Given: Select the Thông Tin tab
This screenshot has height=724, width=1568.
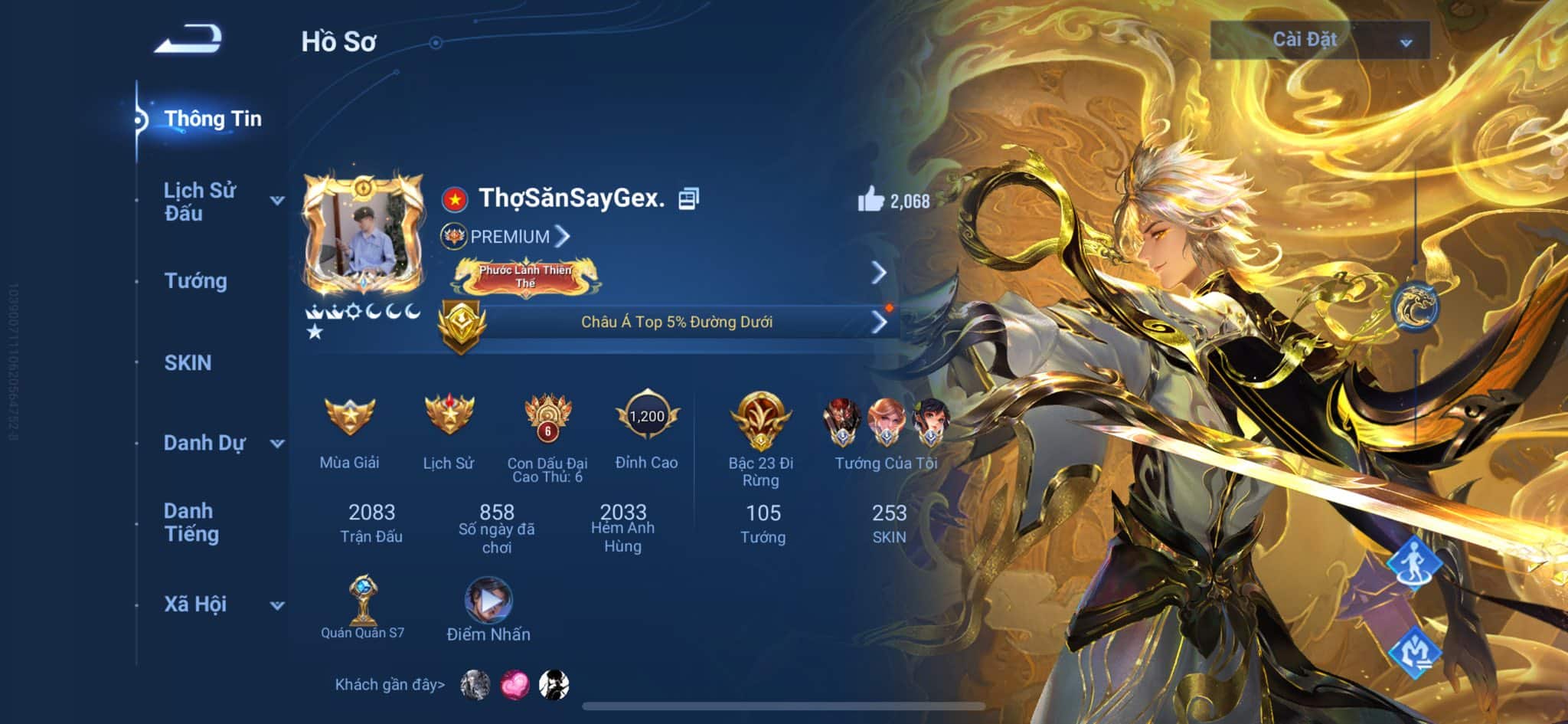Looking at the screenshot, I should coord(212,119).
